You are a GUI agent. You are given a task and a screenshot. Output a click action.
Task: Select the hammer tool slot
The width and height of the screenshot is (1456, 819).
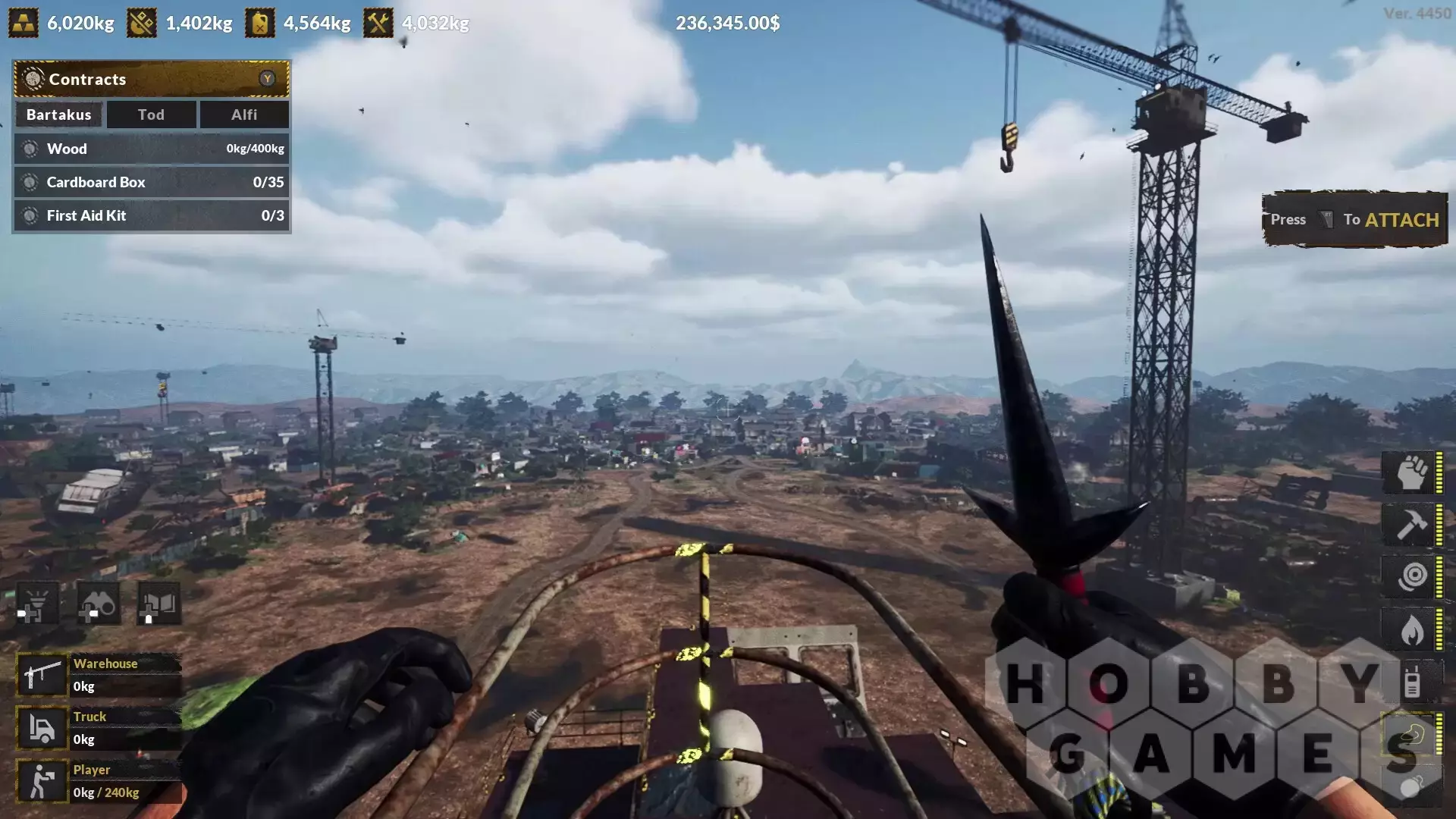point(1411,525)
